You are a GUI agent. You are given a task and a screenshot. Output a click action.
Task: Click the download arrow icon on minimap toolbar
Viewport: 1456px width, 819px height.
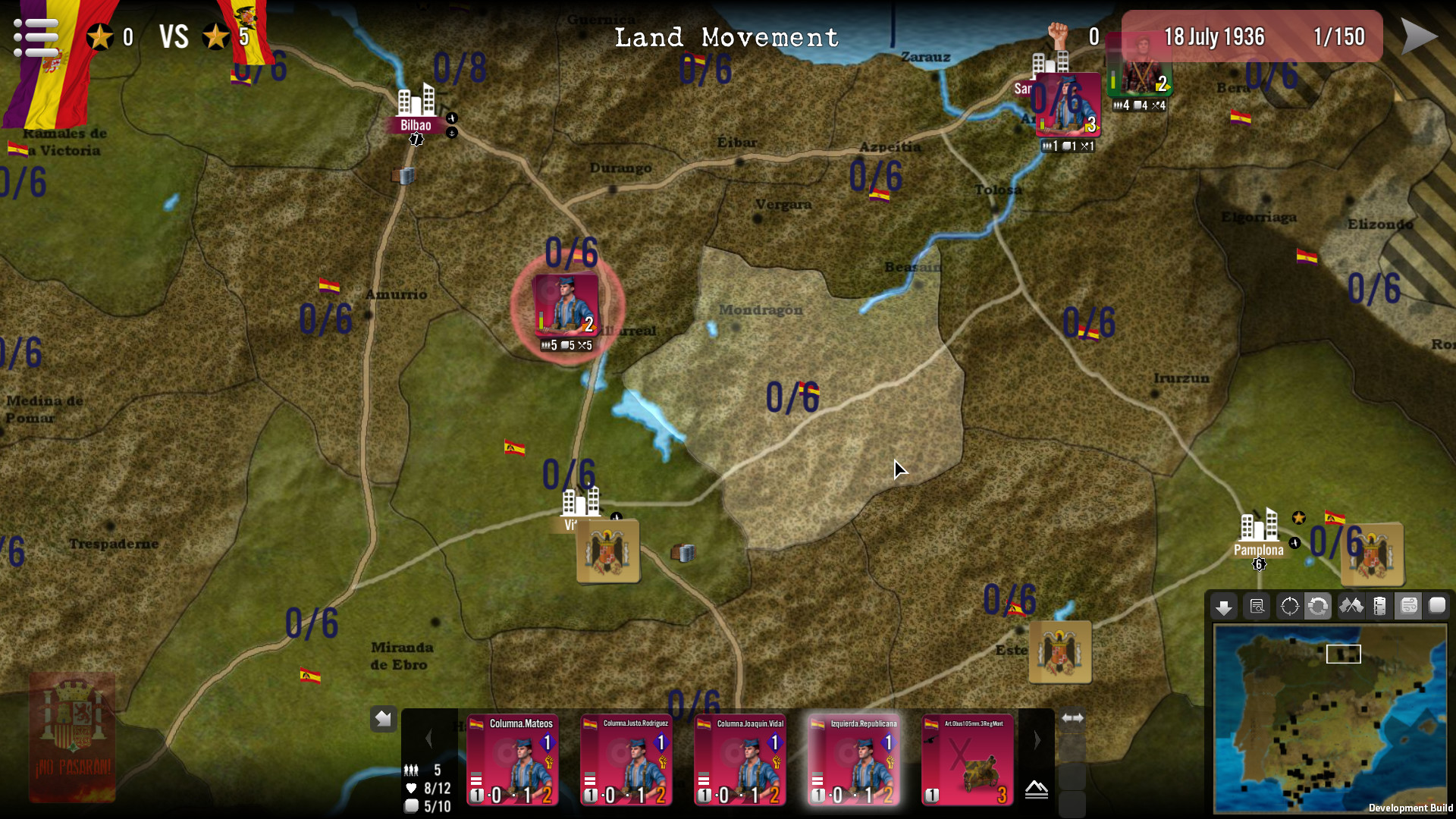[1224, 607]
